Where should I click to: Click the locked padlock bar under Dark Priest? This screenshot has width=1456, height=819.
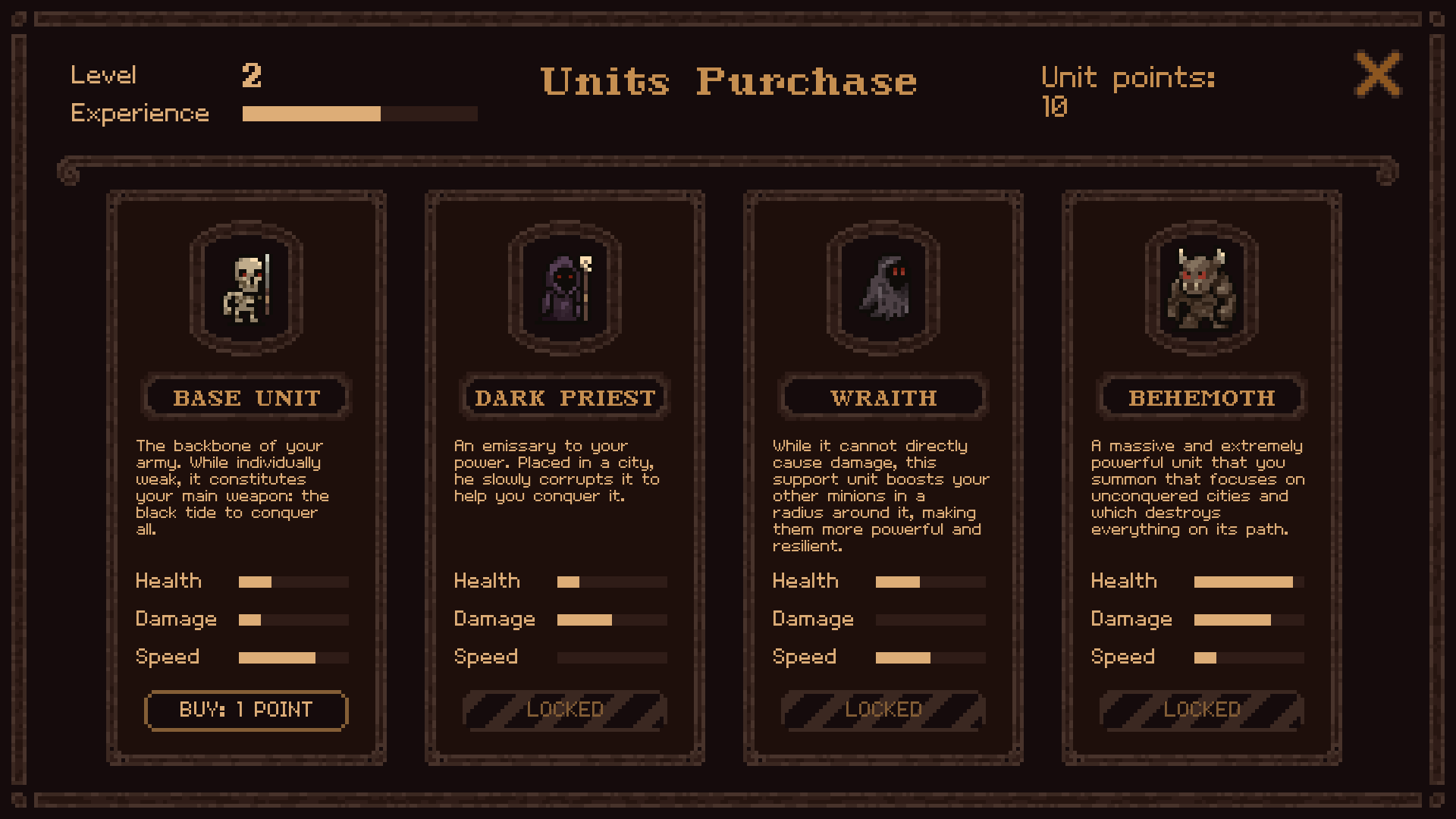pos(564,710)
